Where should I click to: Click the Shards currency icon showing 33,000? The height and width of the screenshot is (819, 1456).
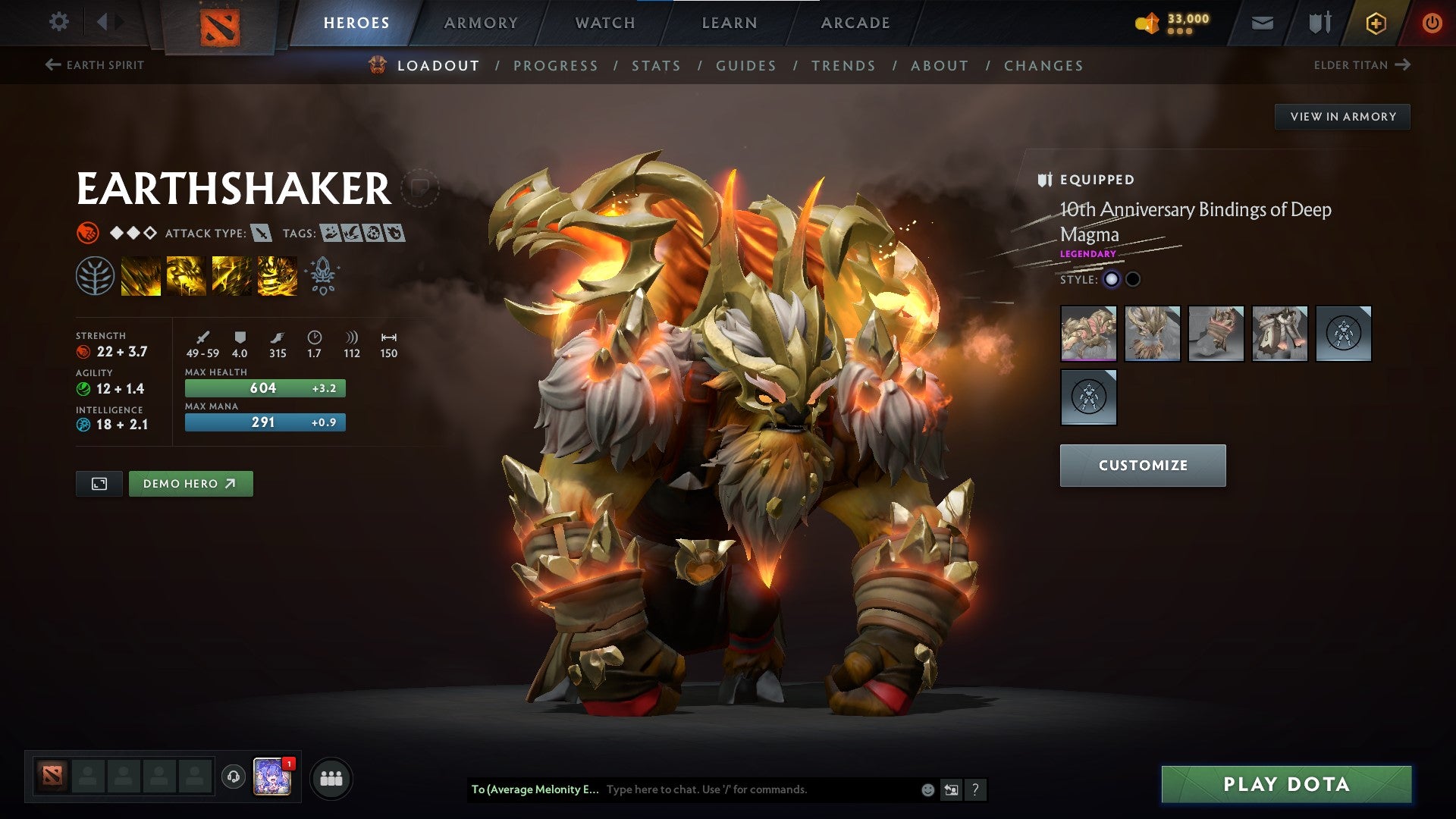[x=1147, y=23]
